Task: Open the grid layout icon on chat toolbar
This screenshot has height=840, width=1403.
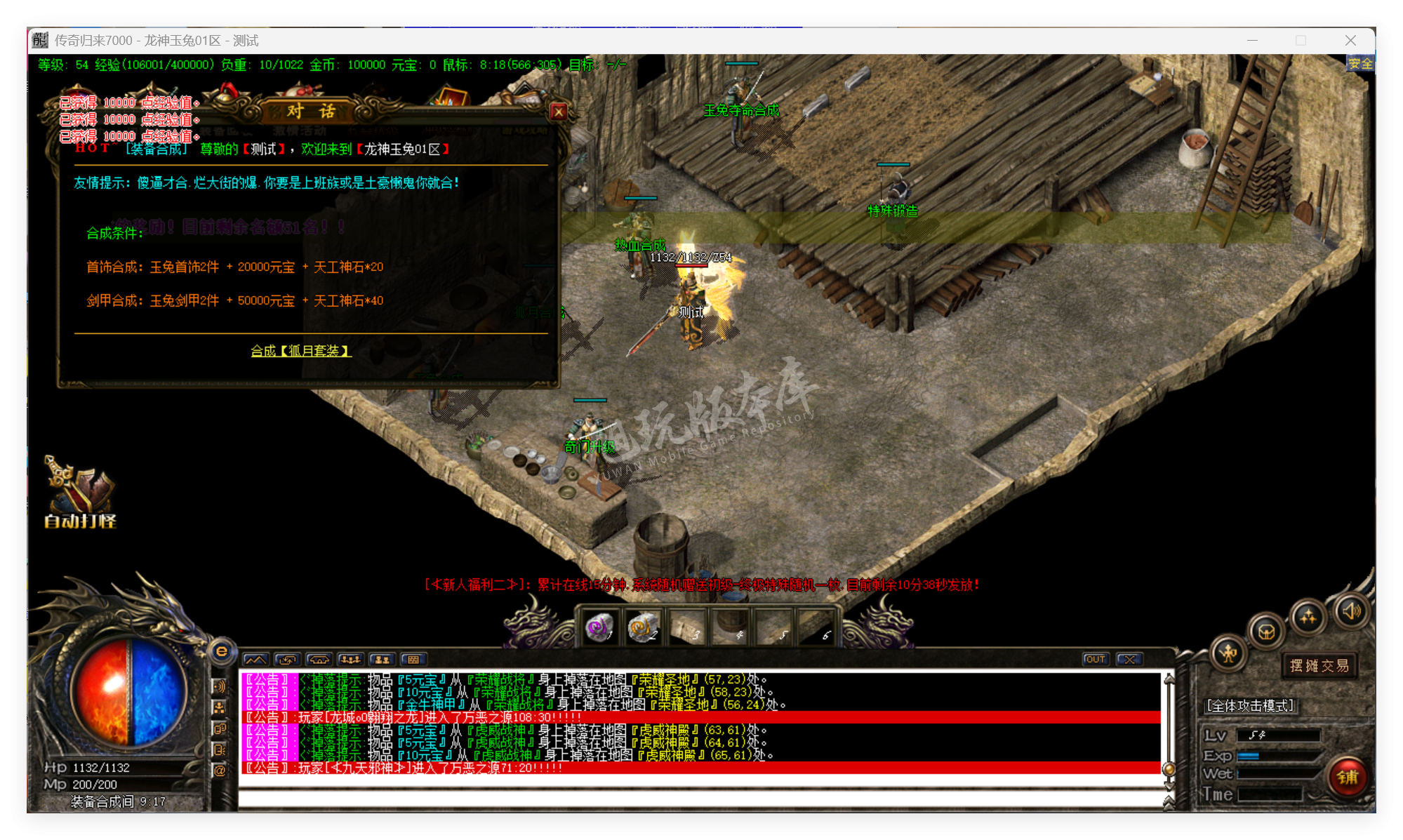Action: [x=413, y=660]
